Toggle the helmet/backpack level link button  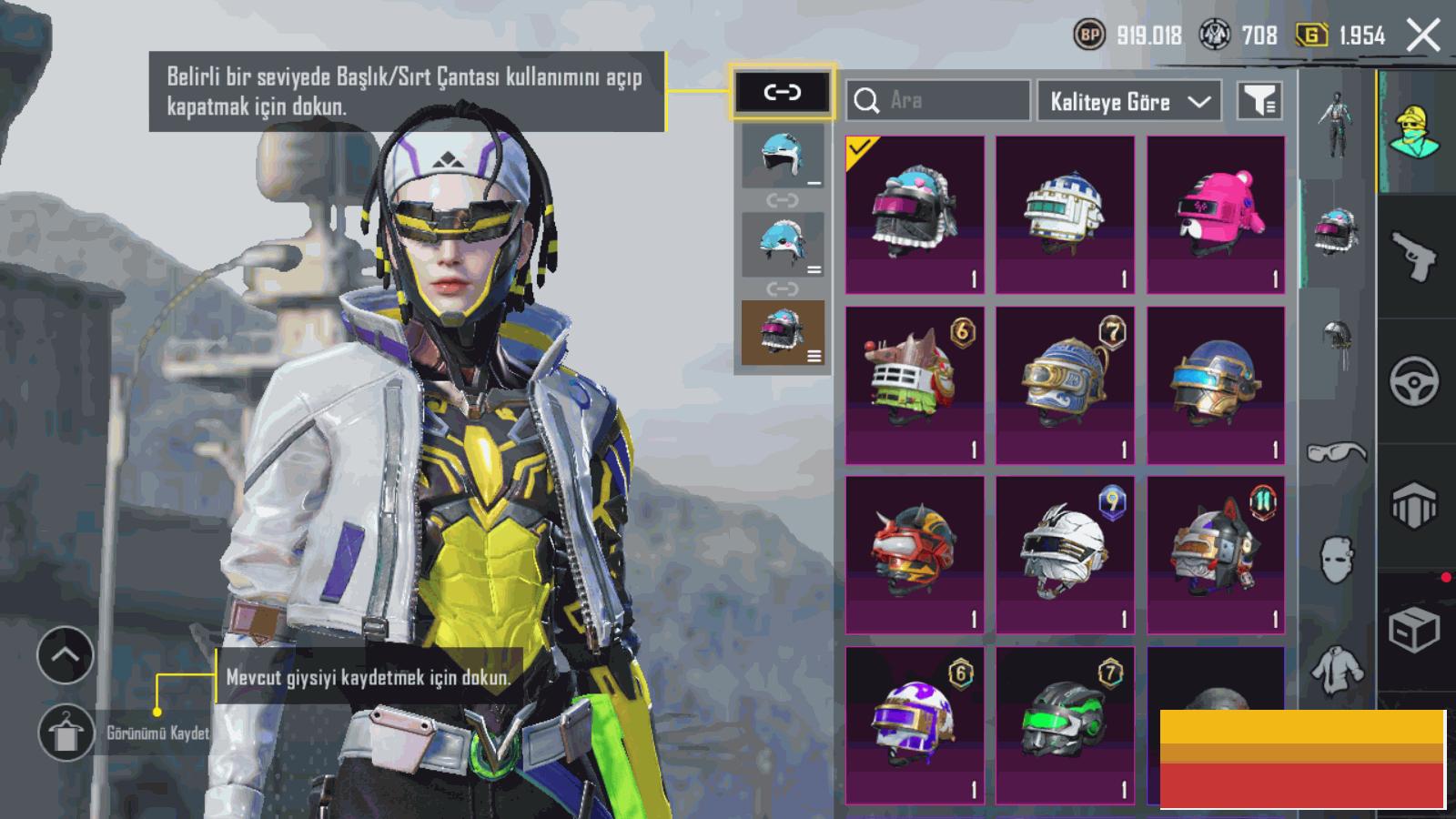coord(782,92)
